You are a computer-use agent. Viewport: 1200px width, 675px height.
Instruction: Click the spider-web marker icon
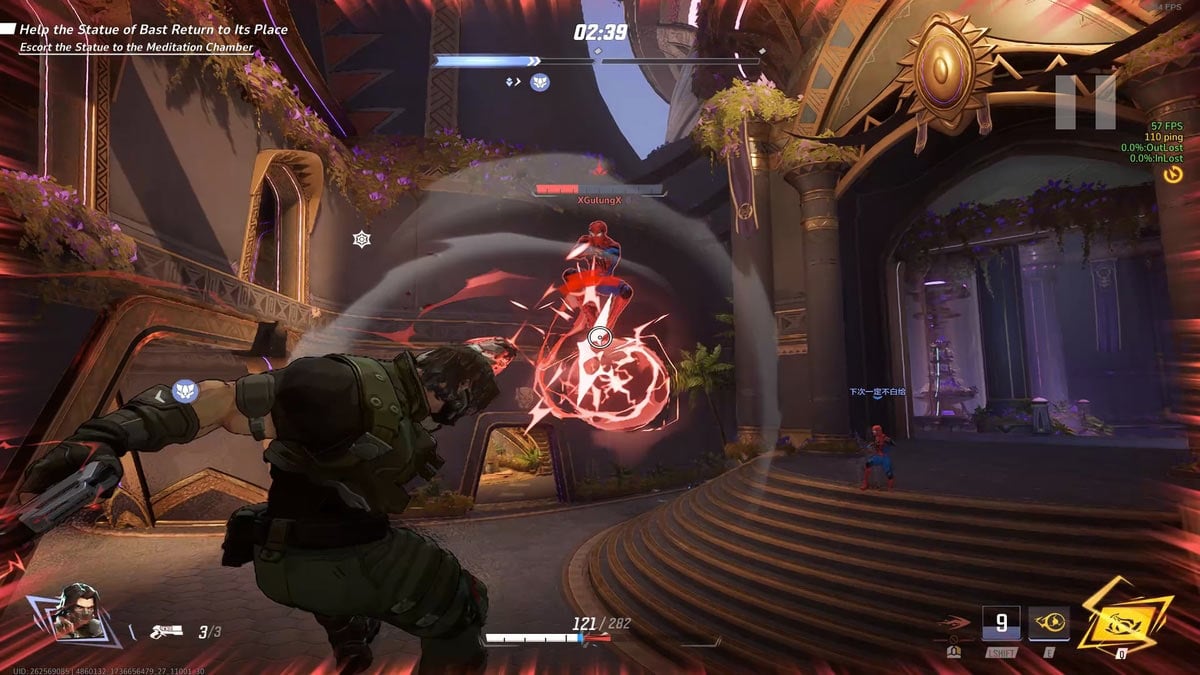coord(361,239)
